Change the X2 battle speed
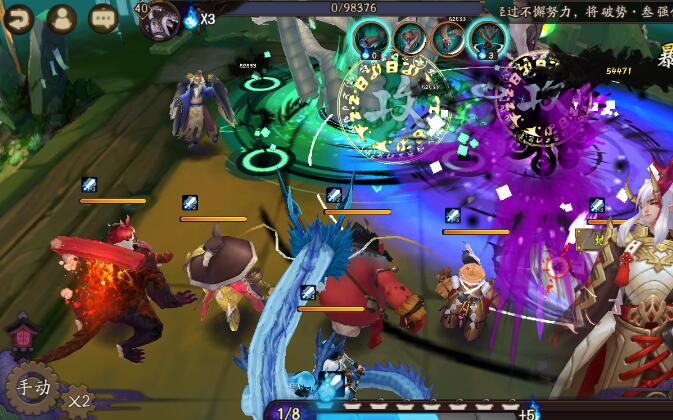 pos(79,402)
